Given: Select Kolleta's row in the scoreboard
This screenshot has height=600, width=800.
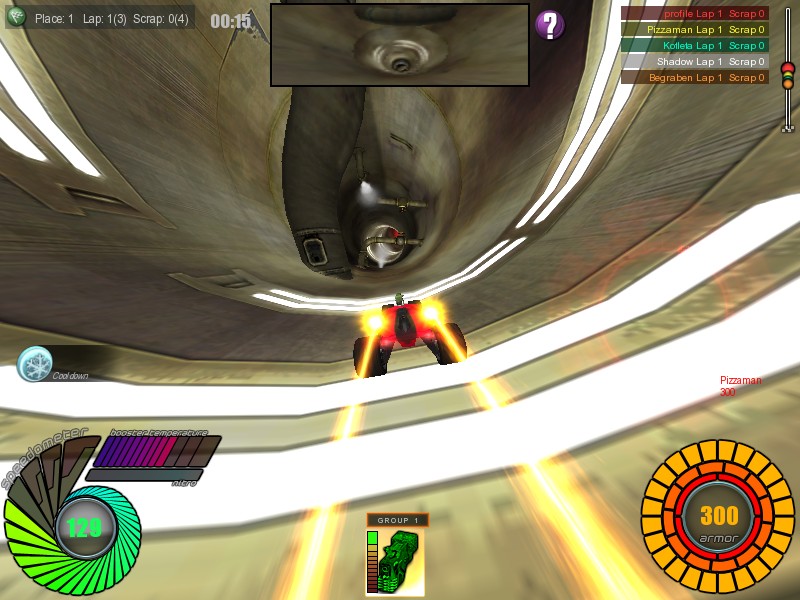Looking at the screenshot, I should 695,46.
